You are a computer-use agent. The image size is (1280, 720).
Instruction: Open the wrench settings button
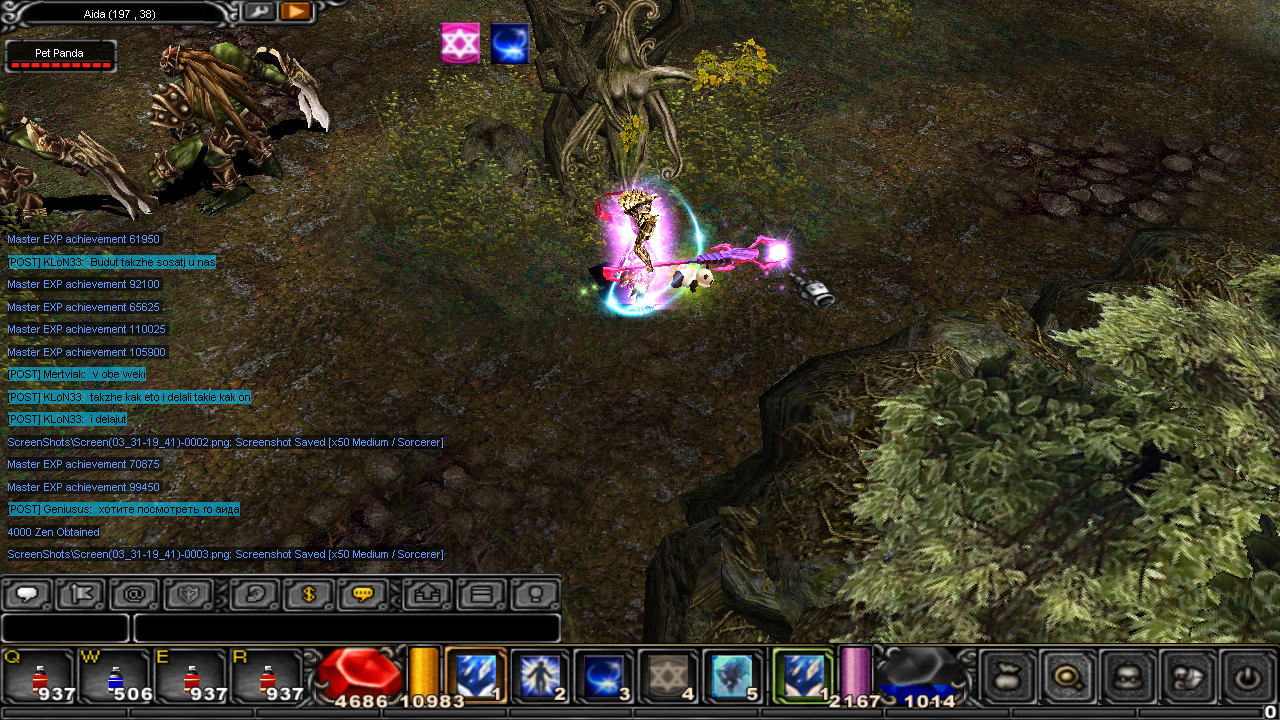(258, 11)
